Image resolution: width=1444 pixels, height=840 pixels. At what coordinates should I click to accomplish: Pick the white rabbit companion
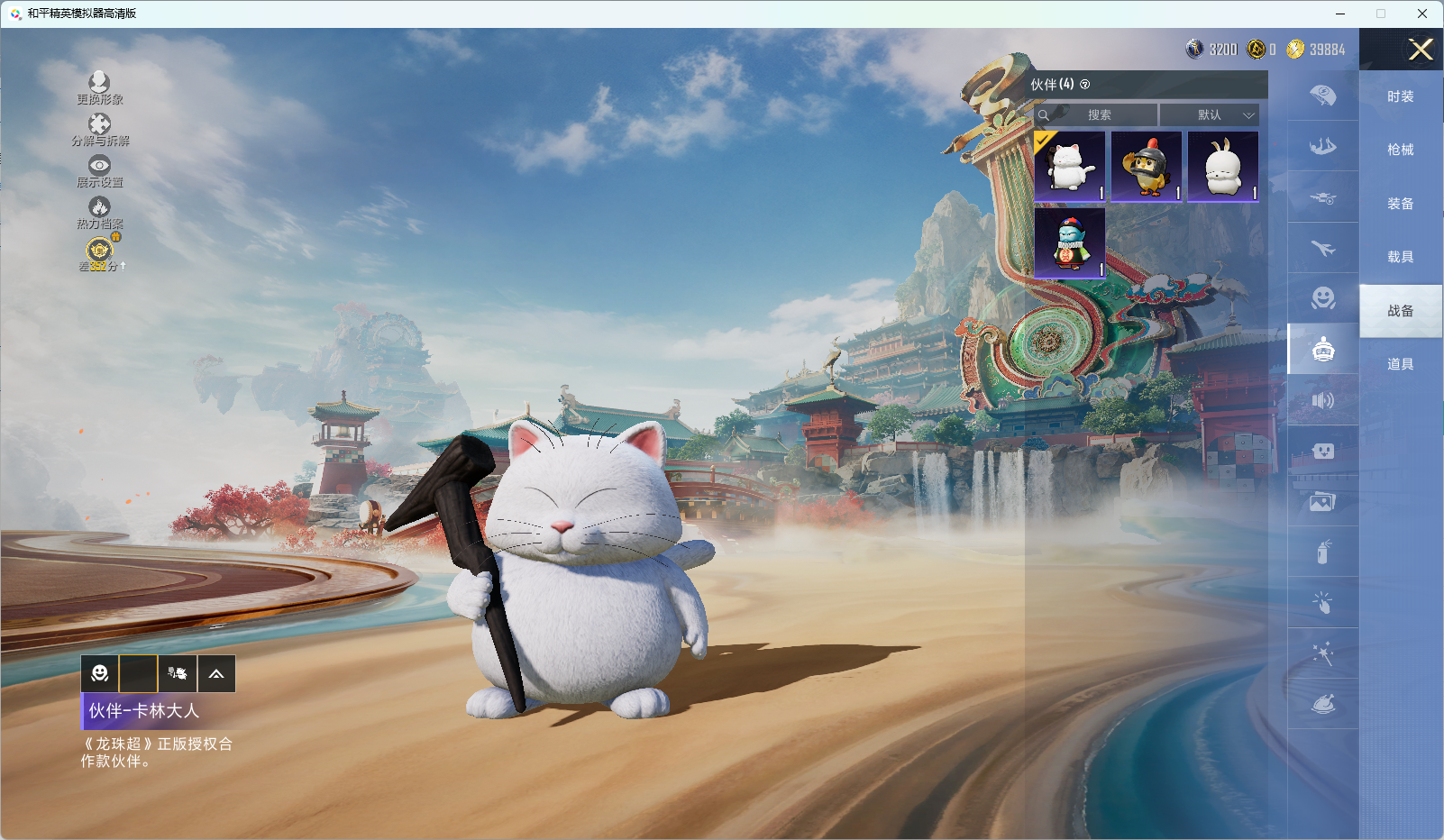[1223, 167]
